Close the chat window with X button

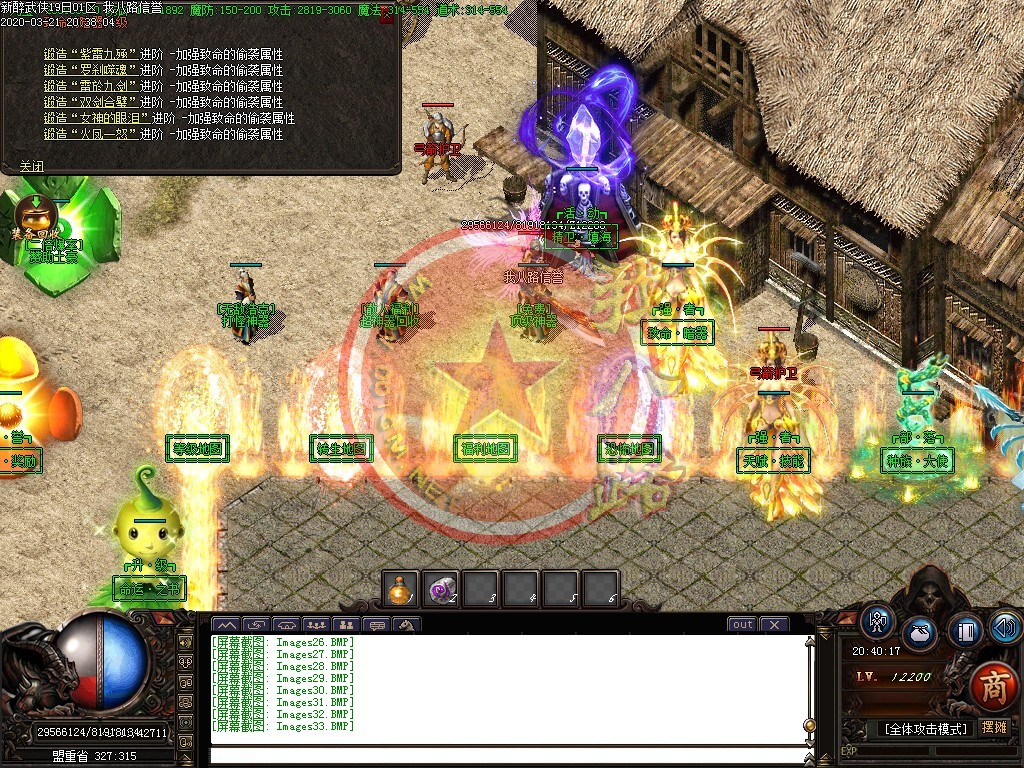tap(774, 625)
